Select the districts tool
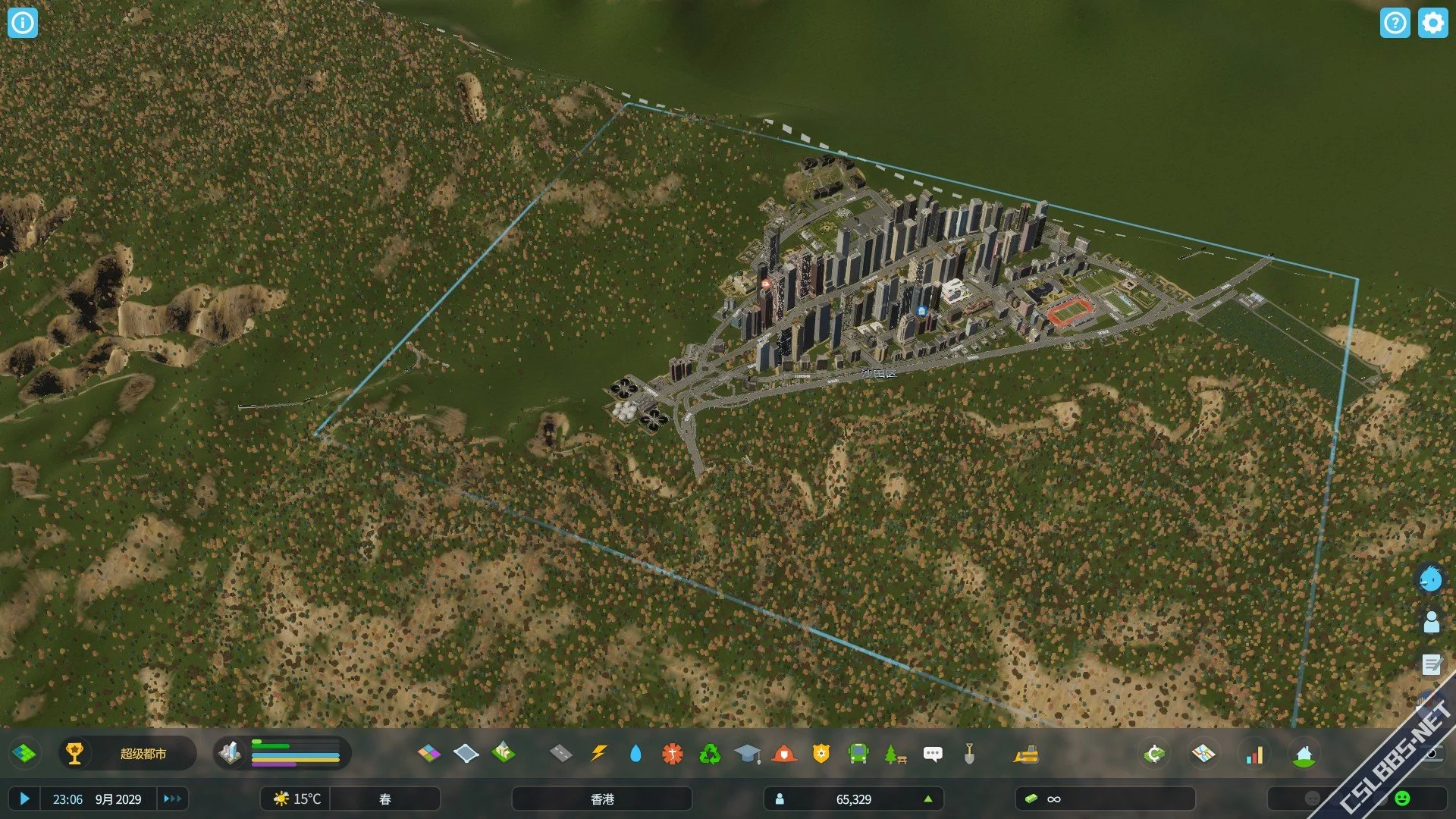1456x819 pixels. (x=466, y=753)
